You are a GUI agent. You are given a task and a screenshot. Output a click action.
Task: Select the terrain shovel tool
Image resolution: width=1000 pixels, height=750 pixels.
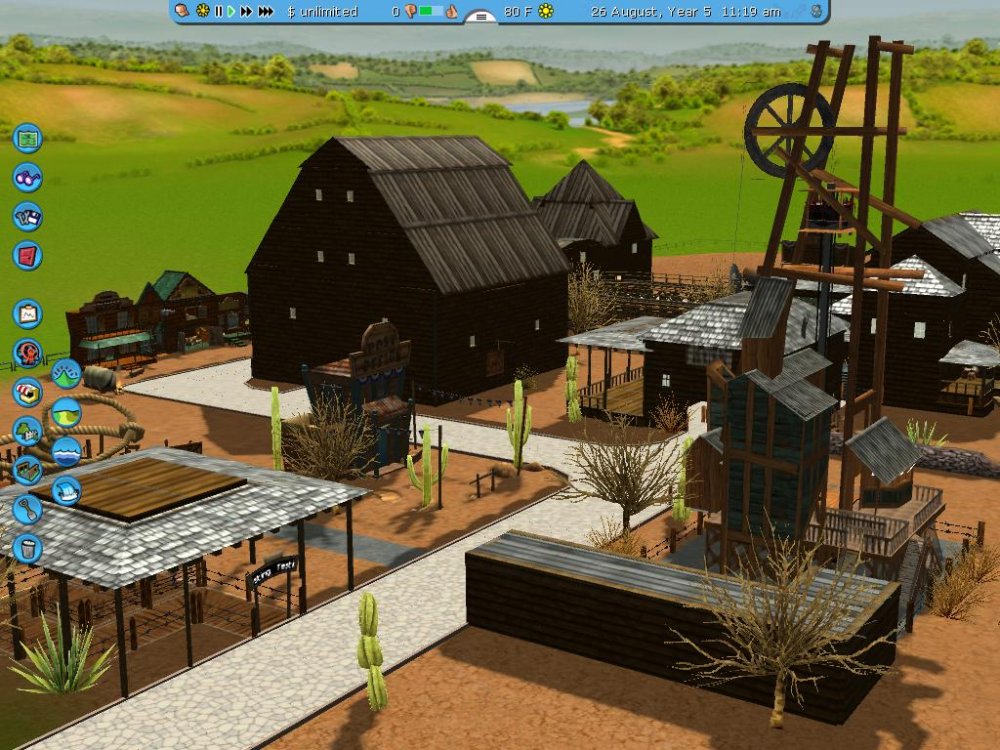(x=27, y=509)
